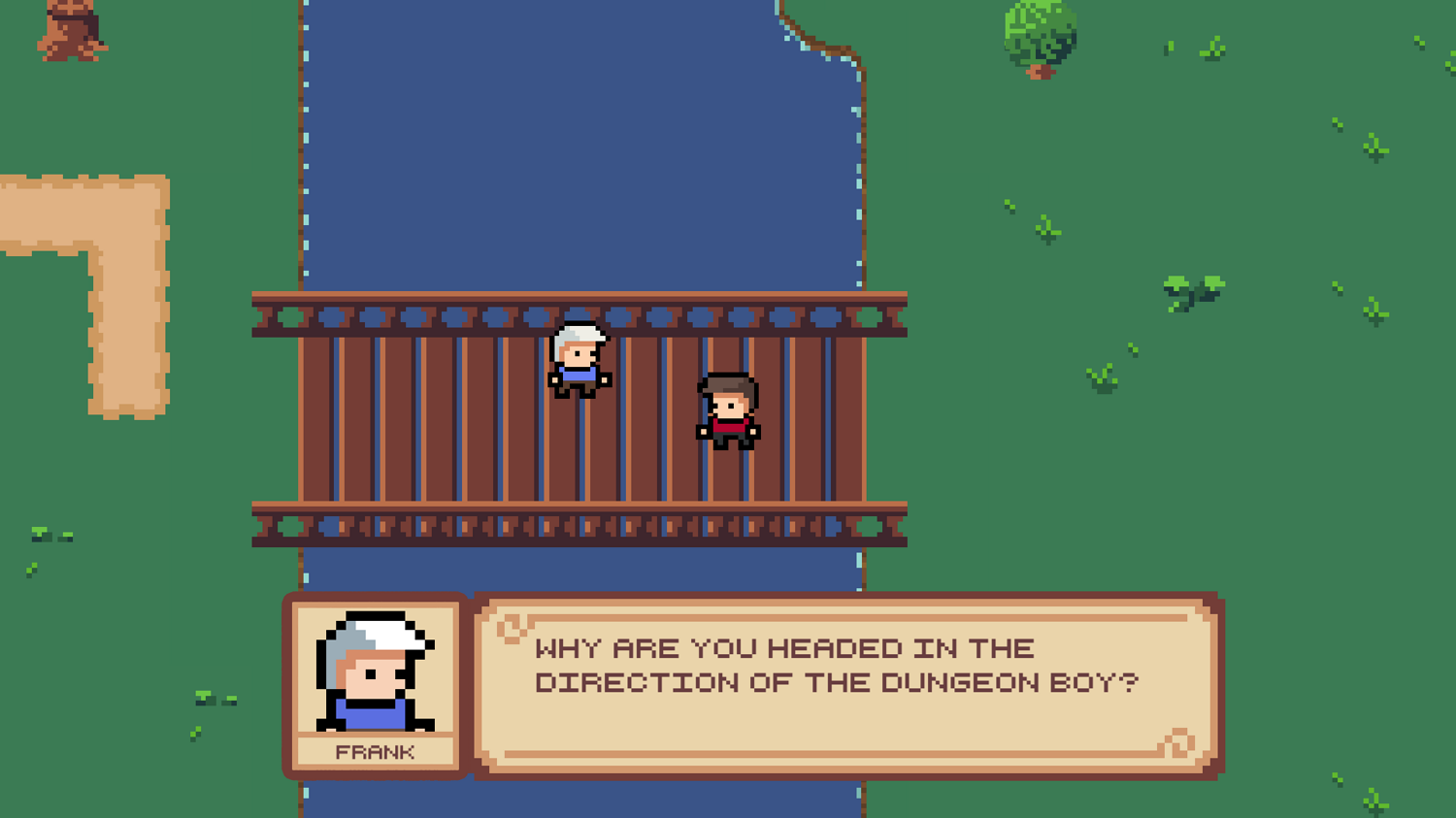
Task: Advance Frank's dialogue text box
Action: point(846,685)
